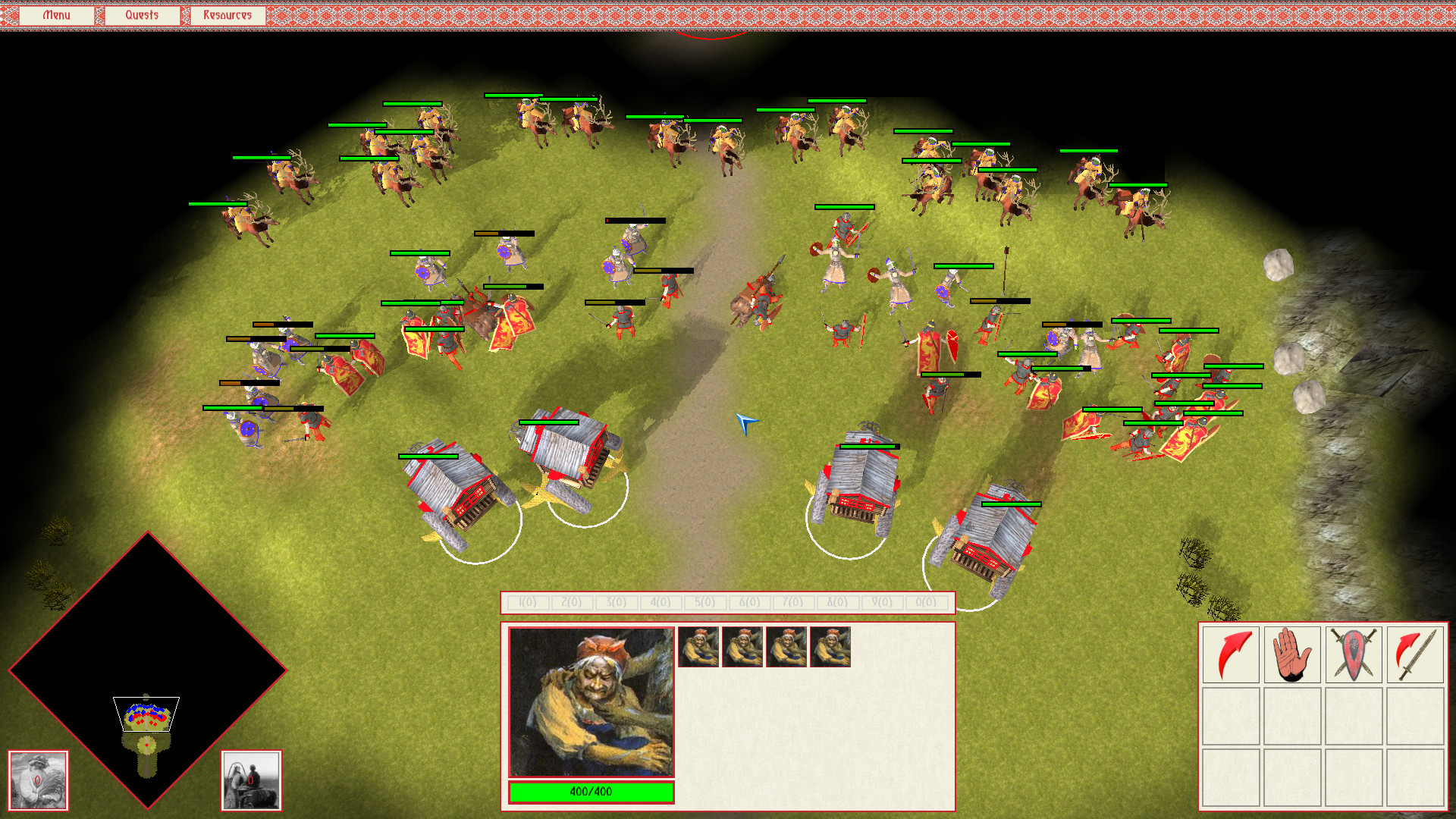Open the hero portrait in the bottom-left corner

37,780
